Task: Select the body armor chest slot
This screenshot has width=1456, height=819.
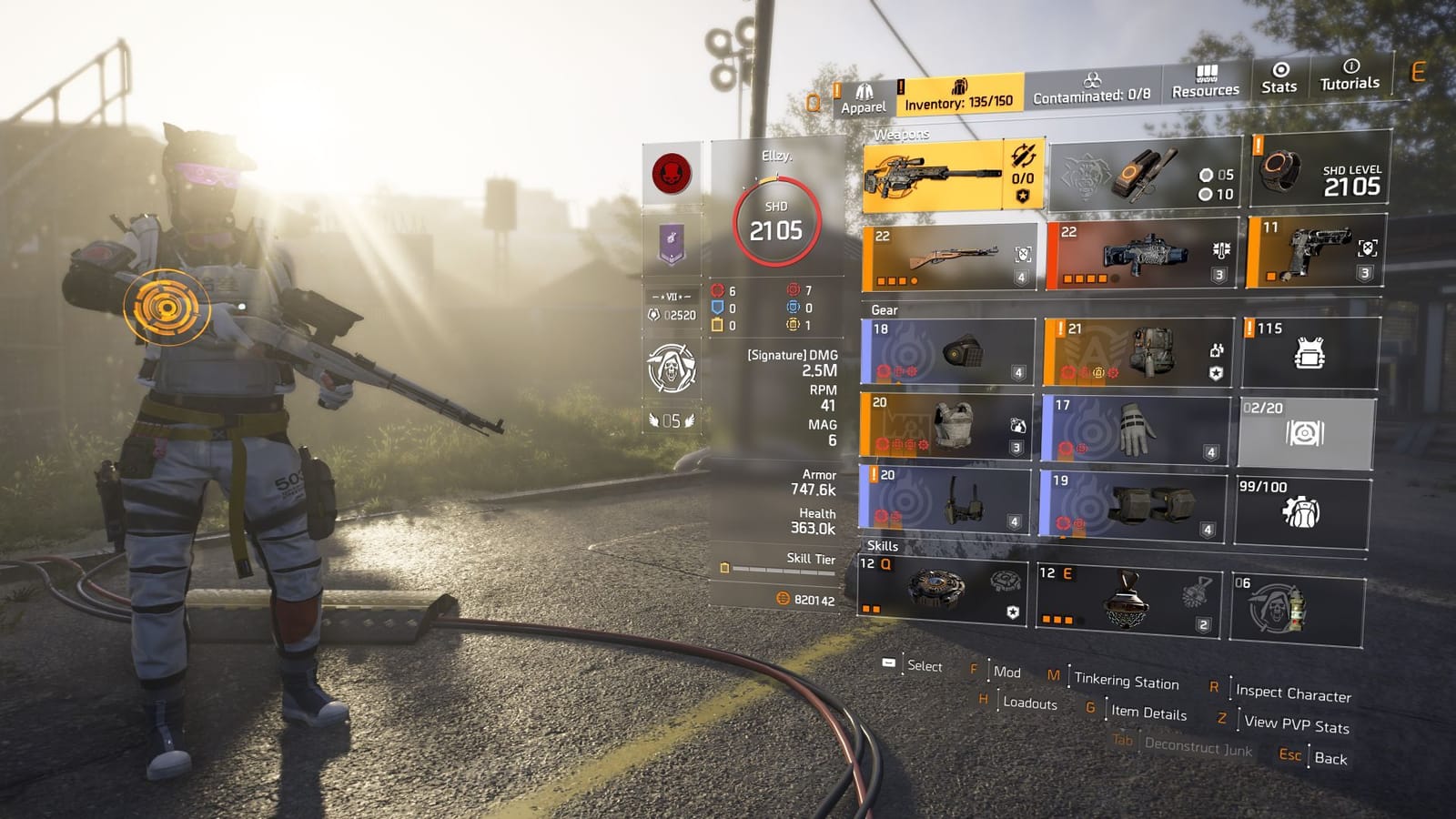Action: click(x=946, y=423)
